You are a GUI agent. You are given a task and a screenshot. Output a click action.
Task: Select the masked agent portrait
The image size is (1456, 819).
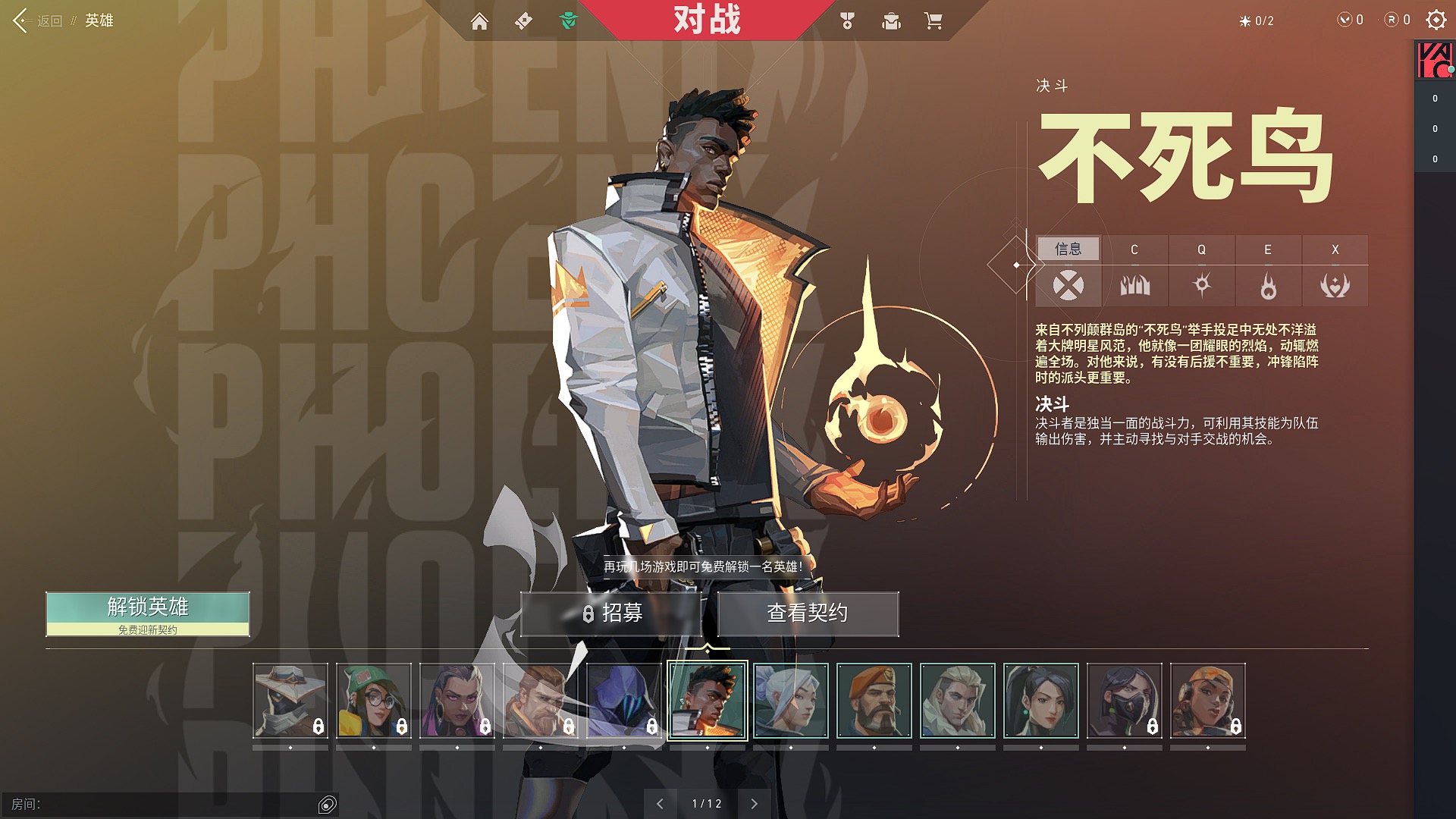pos(1125,701)
